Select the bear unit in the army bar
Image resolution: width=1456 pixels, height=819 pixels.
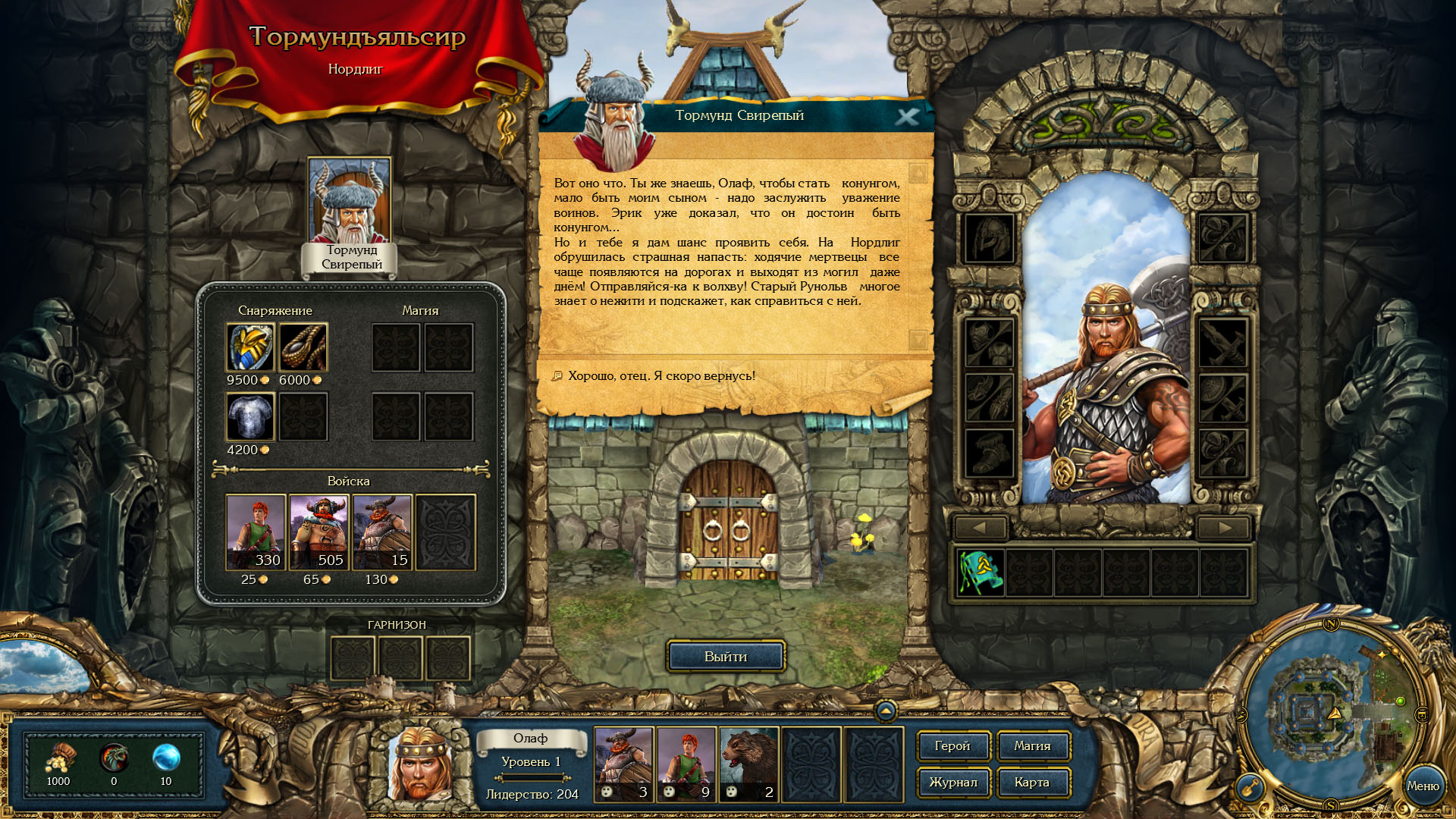748,764
